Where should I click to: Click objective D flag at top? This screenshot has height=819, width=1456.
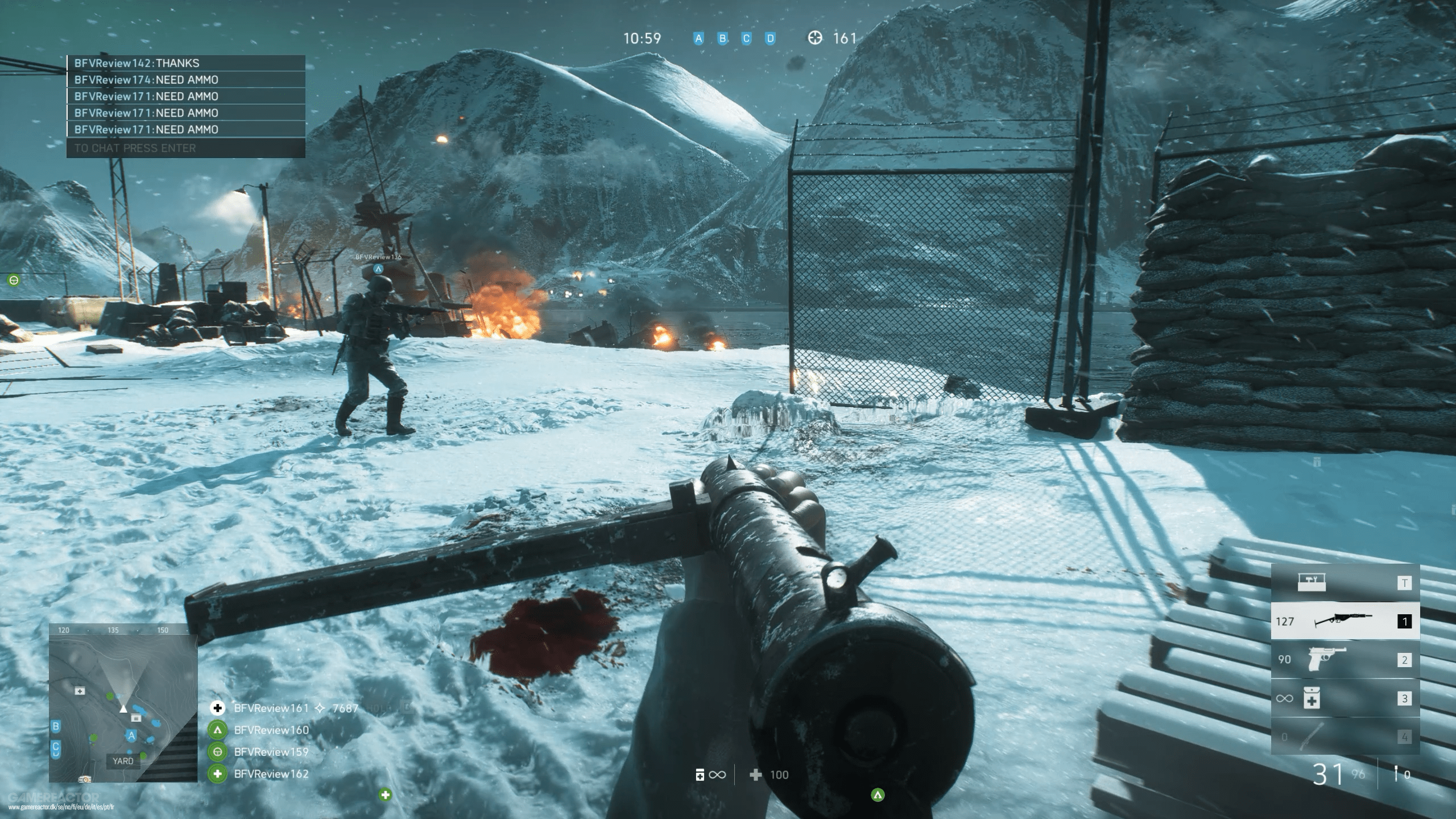pos(770,39)
